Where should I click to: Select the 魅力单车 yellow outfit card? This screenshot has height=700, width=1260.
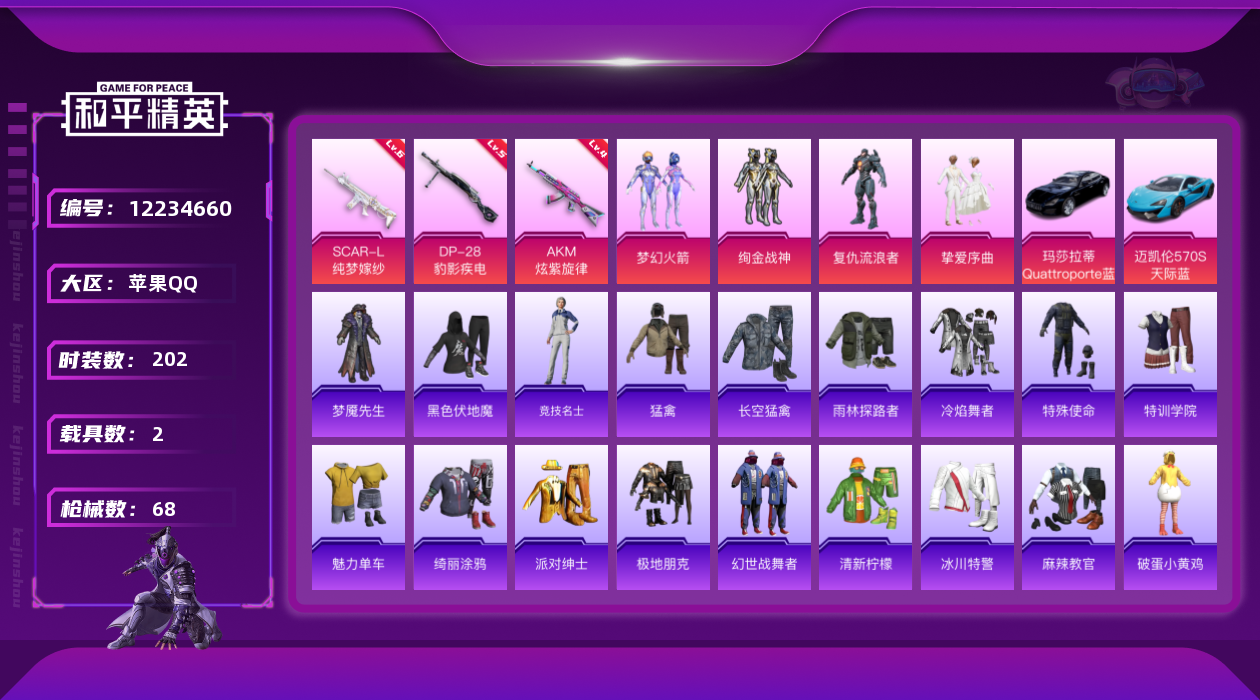tap(358, 517)
